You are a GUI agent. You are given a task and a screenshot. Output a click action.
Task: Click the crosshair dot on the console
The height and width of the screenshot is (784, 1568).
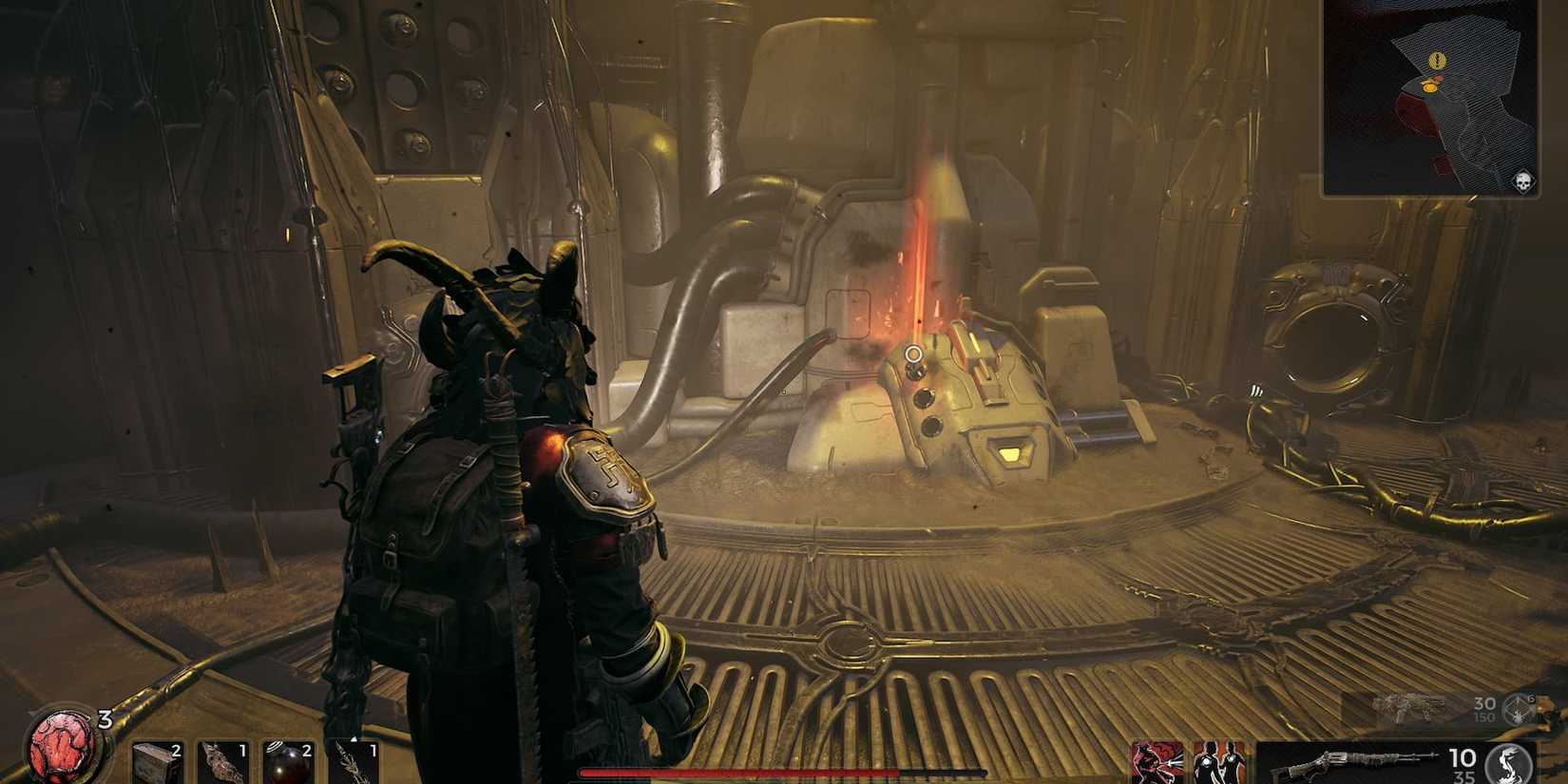pos(914,354)
